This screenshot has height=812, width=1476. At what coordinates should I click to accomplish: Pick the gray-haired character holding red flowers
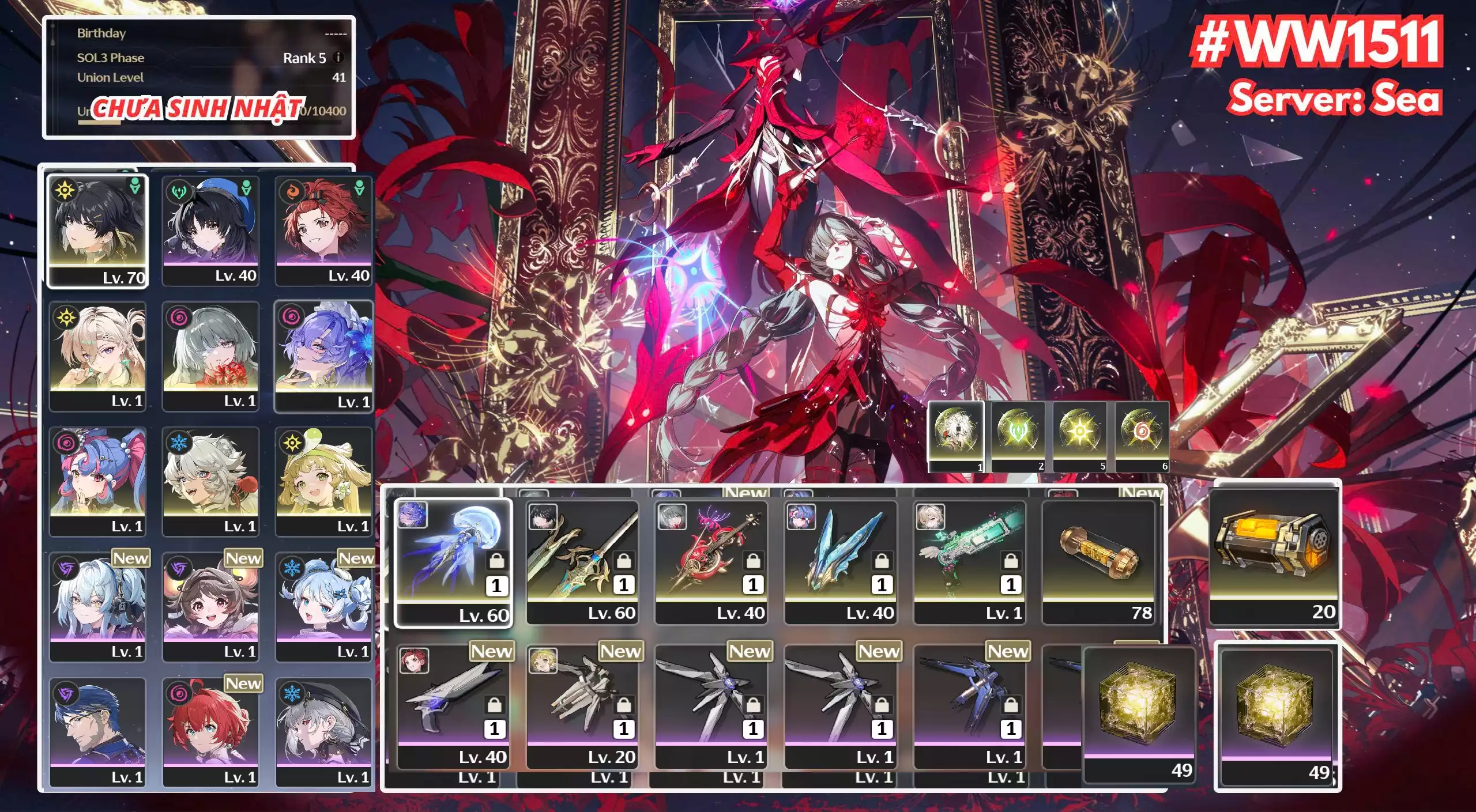(x=210, y=356)
